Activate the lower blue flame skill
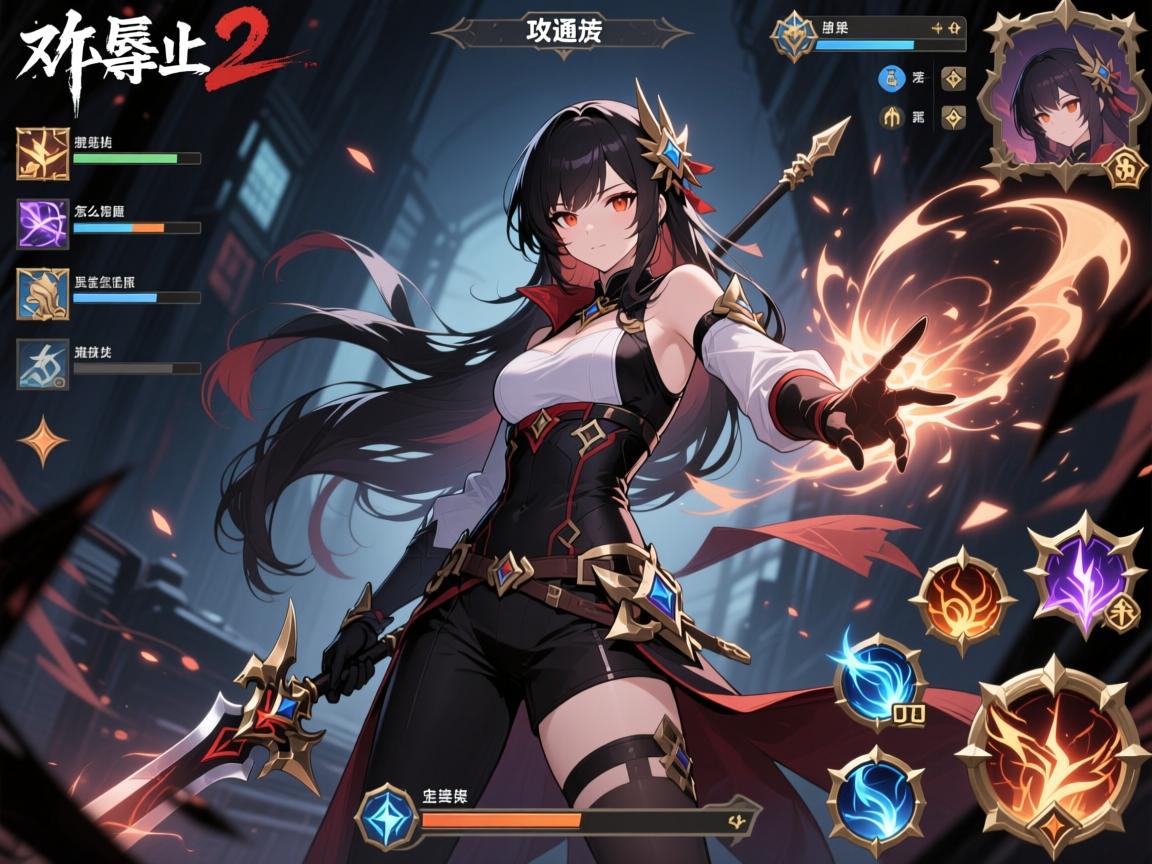This screenshot has width=1152, height=864. coord(874,794)
